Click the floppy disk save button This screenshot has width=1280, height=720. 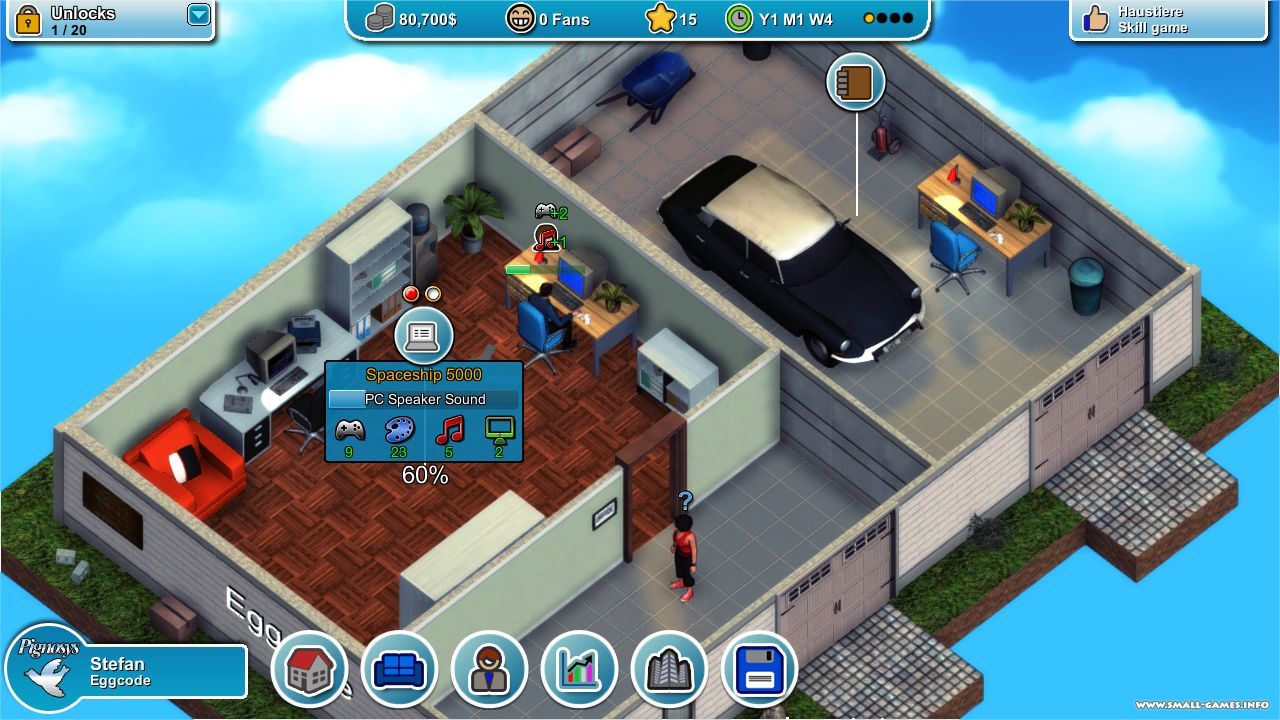pyautogui.click(x=759, y=668)
